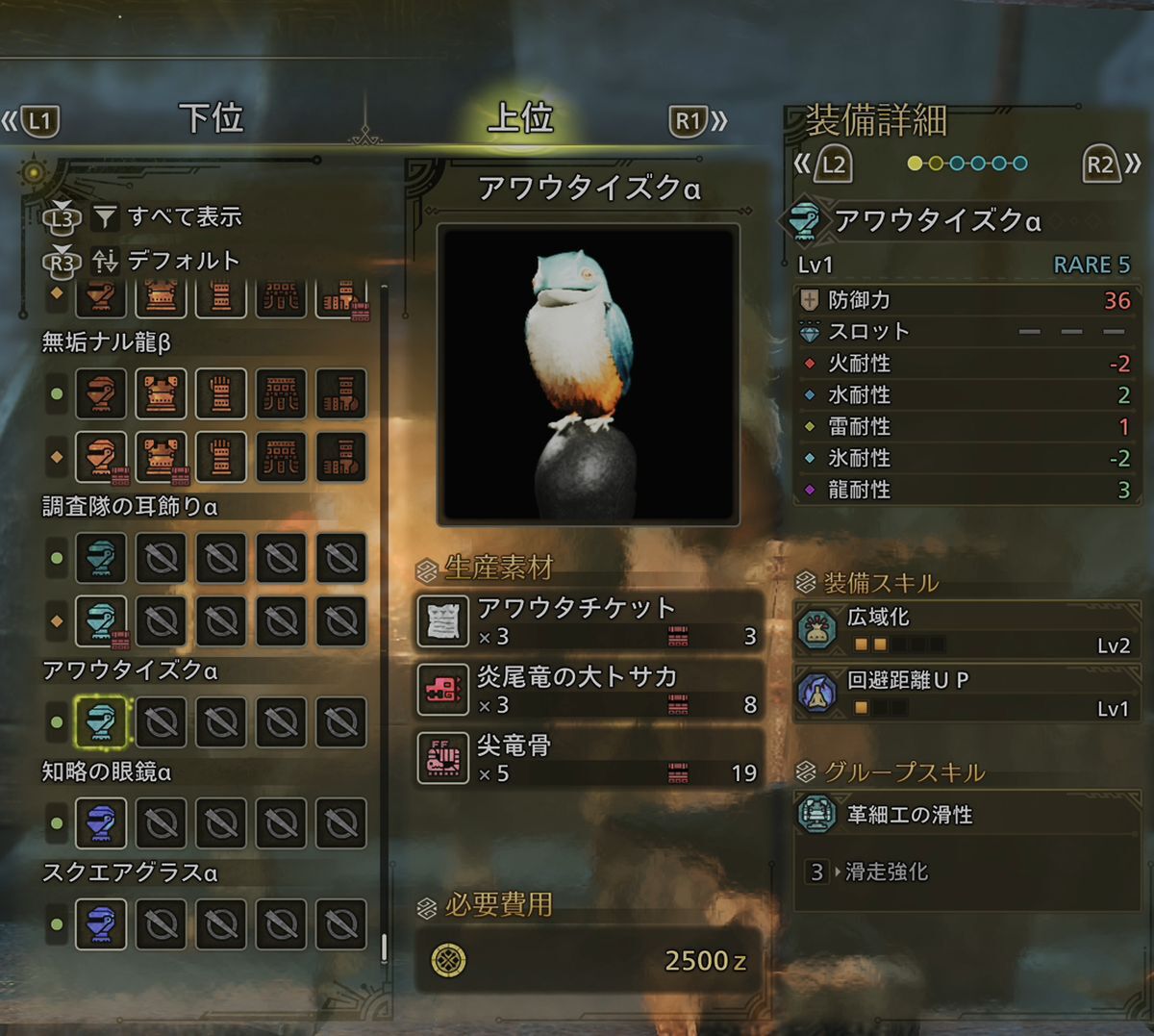Select the 上位 rank tab
Image resolution: width=1154 pixels, height=1036 pixels.
520,119
